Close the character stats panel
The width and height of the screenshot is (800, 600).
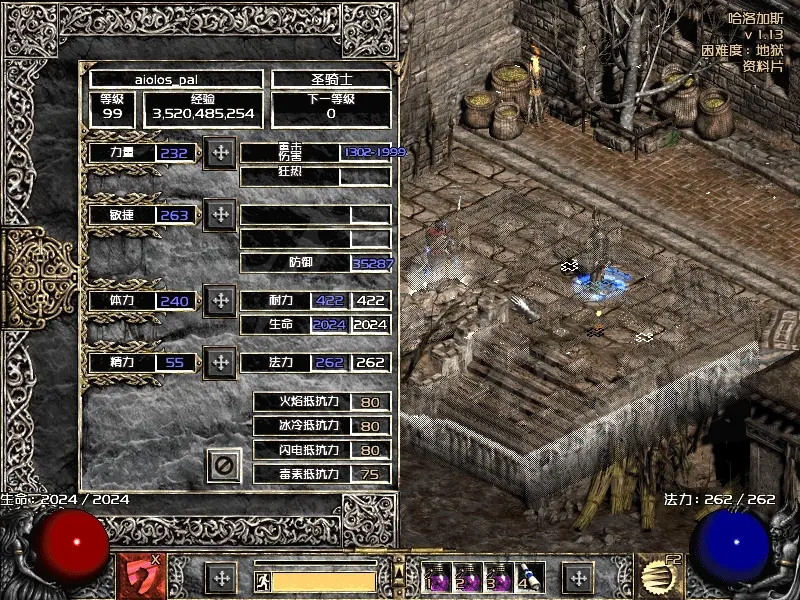(225, 464)
